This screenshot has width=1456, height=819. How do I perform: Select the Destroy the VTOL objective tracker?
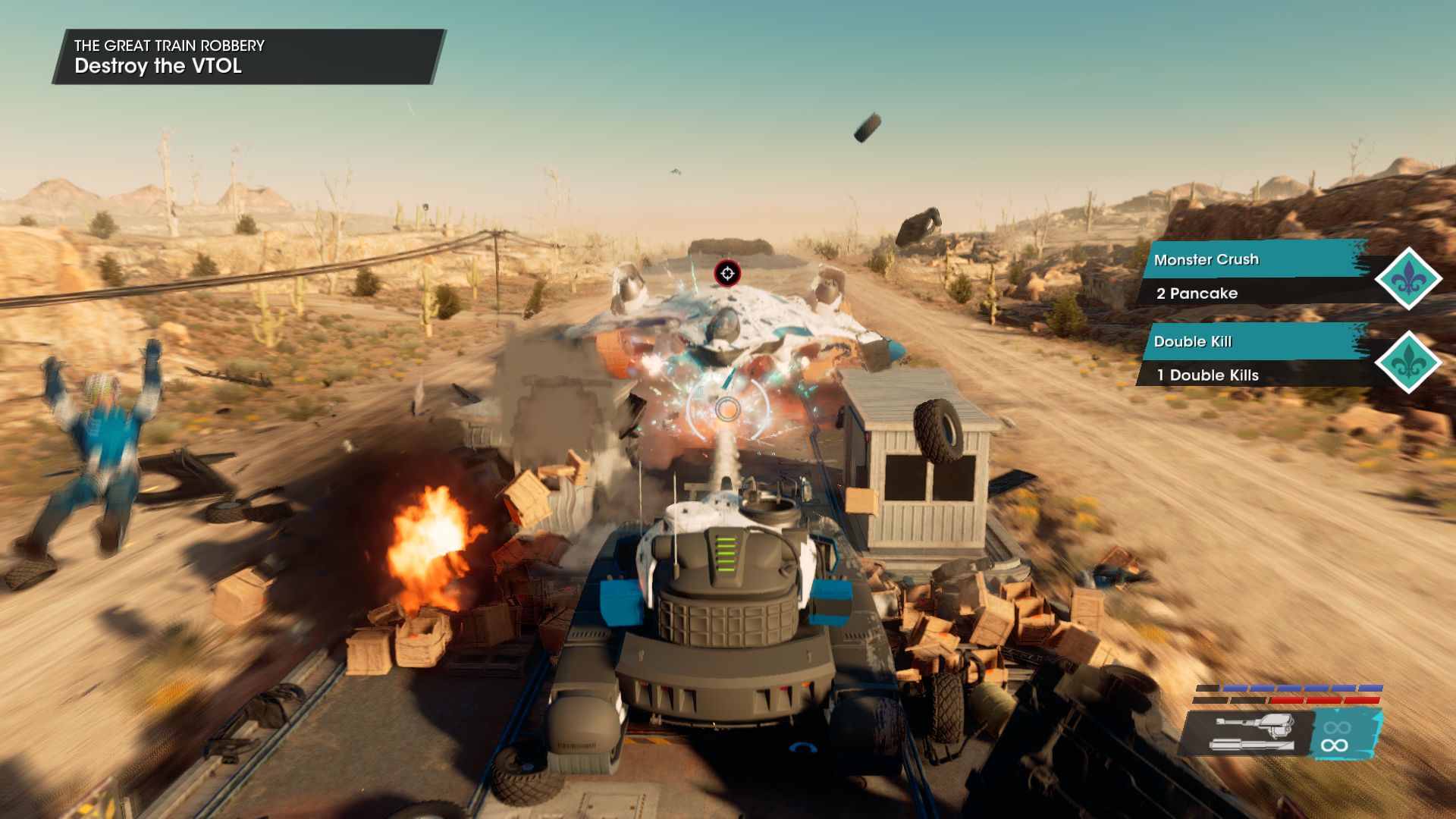247,57
